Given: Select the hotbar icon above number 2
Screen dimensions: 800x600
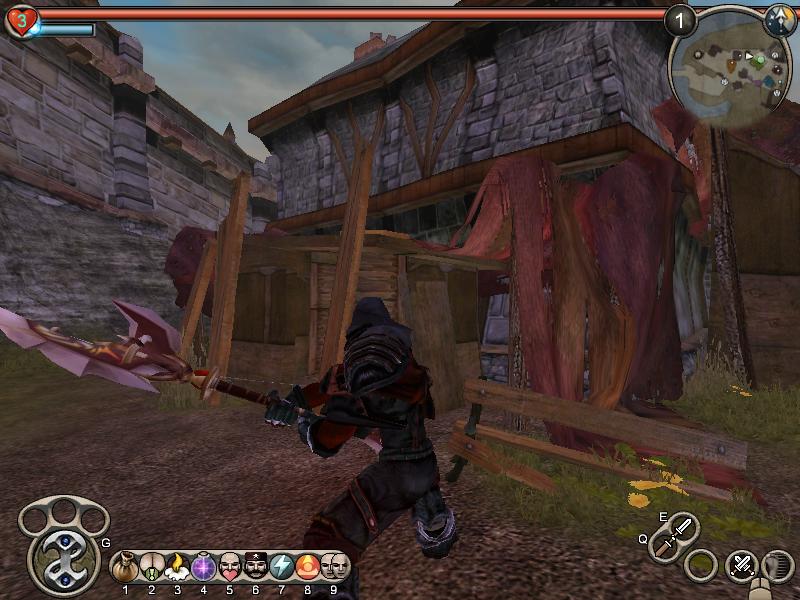Looking at the screenshot, I should click(152, 566).
